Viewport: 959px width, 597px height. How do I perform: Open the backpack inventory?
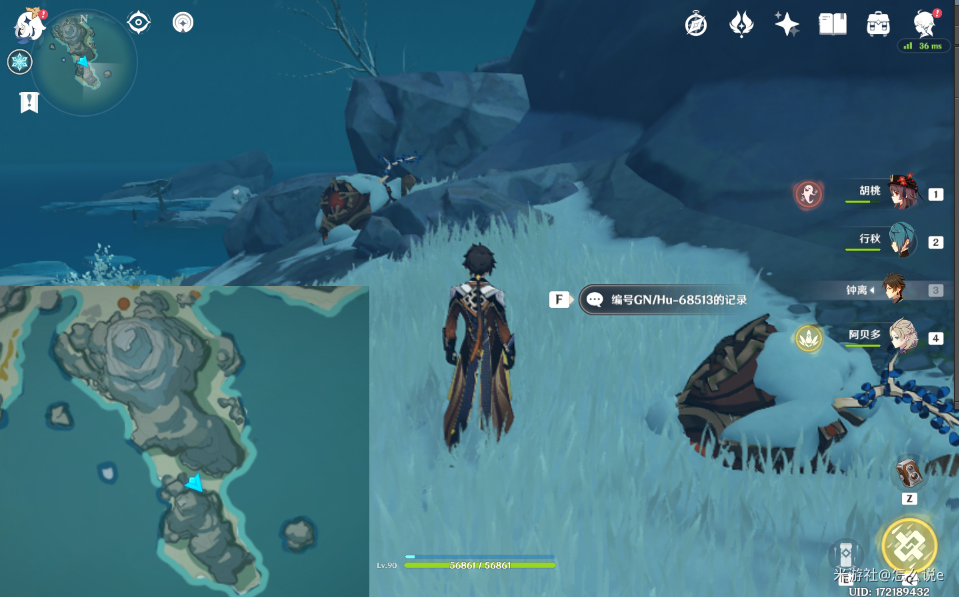(879, 24)
